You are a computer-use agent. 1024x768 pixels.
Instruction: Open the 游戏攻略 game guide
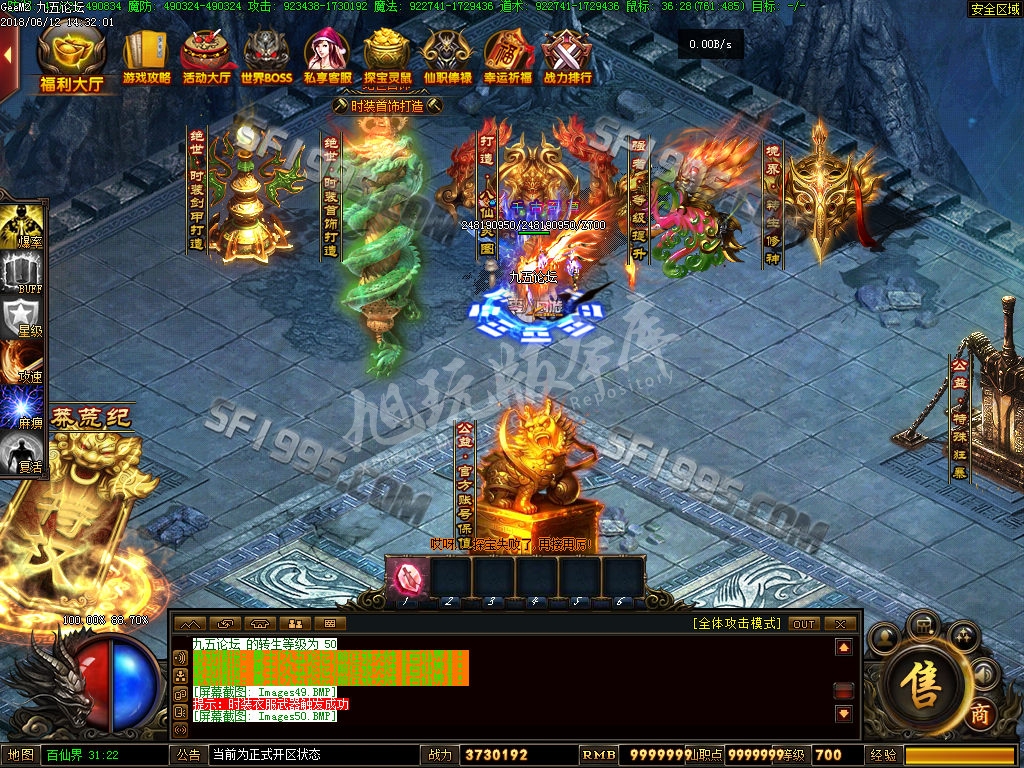[x=146, y=58]
